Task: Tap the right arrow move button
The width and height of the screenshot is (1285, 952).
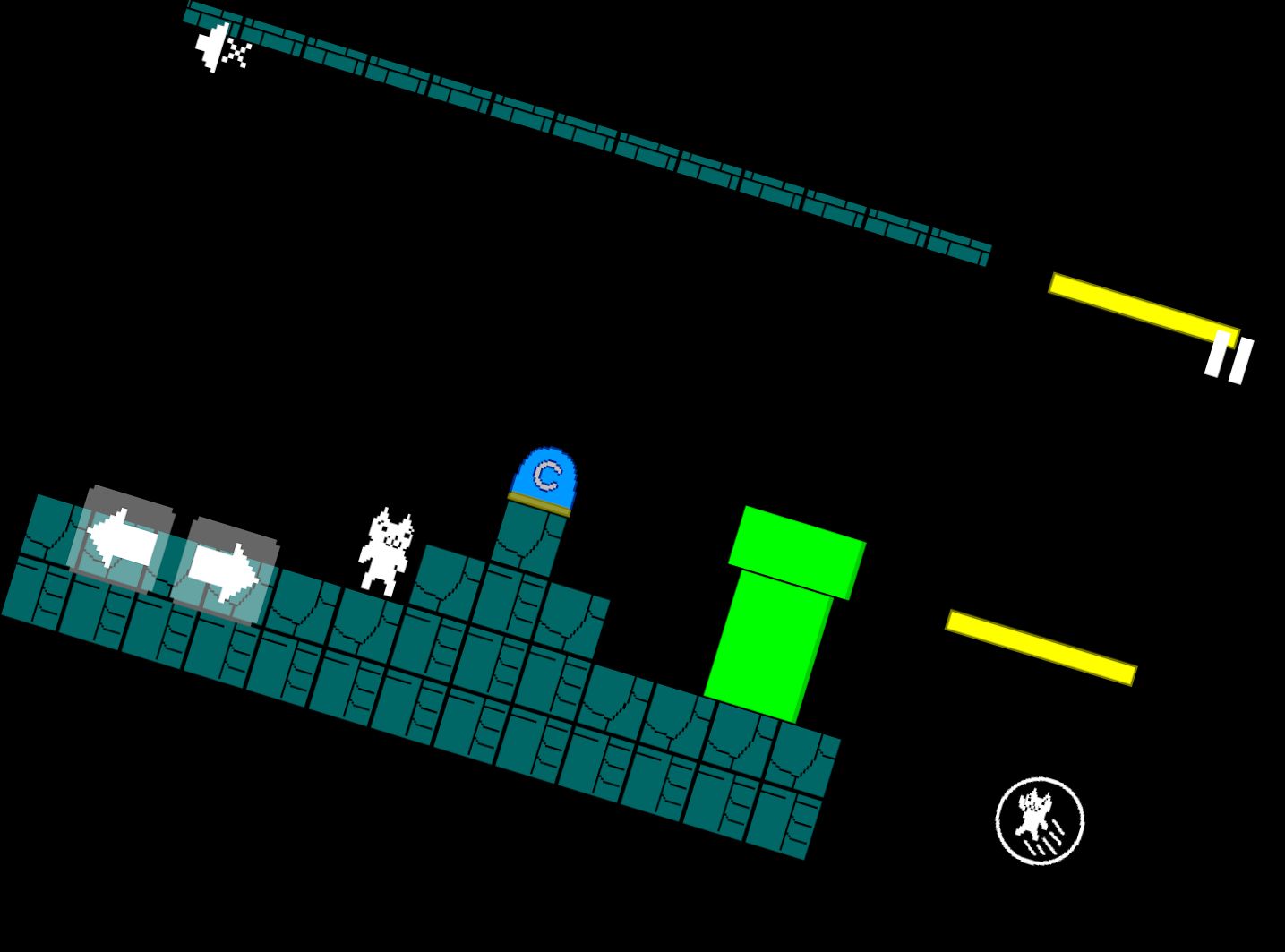Action: [224, 570]
